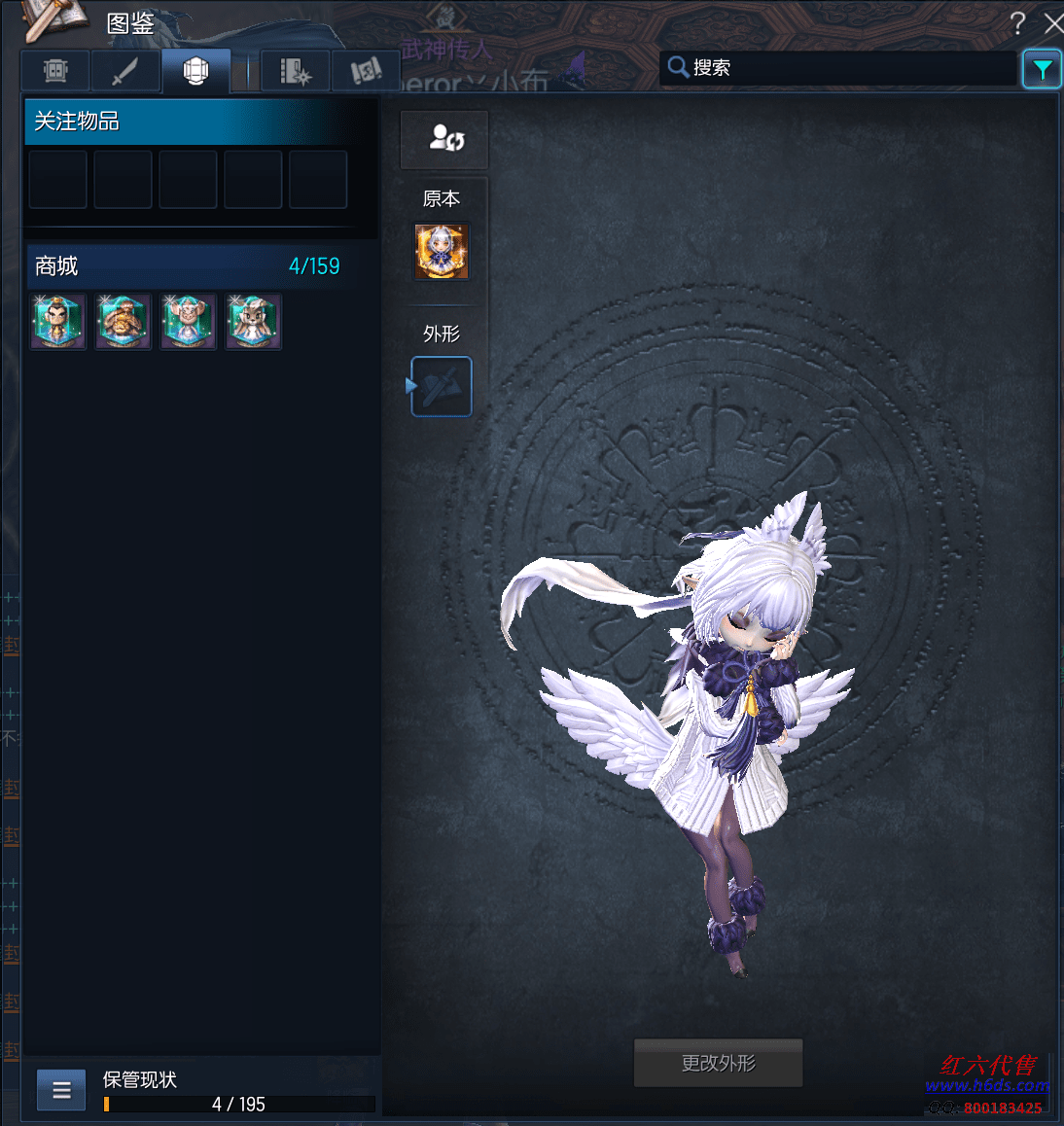Select the deer figurine item
Screen dimensions: 1064x1126
(x=254, y=322)
